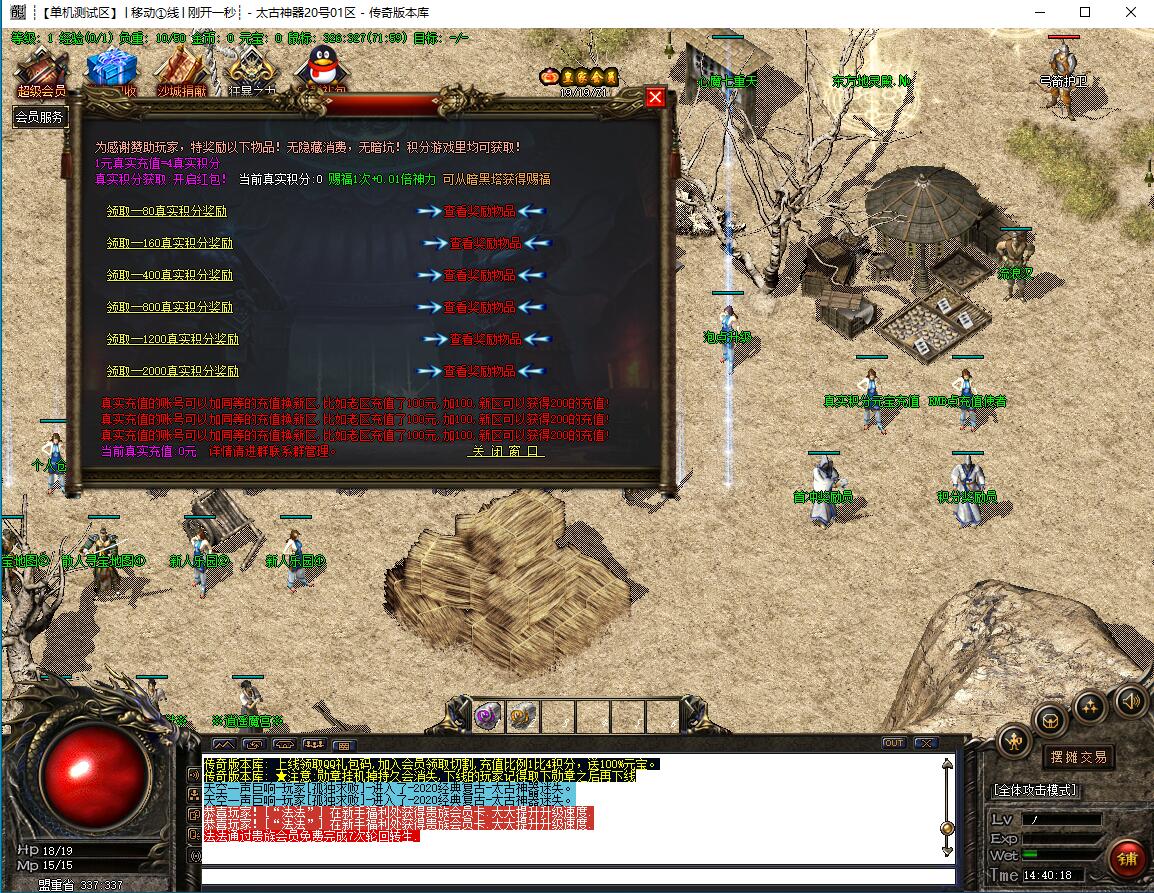View reward items for 1200 points tier
The width and height of the screenshot is (1154, 893).
point(485,339)
